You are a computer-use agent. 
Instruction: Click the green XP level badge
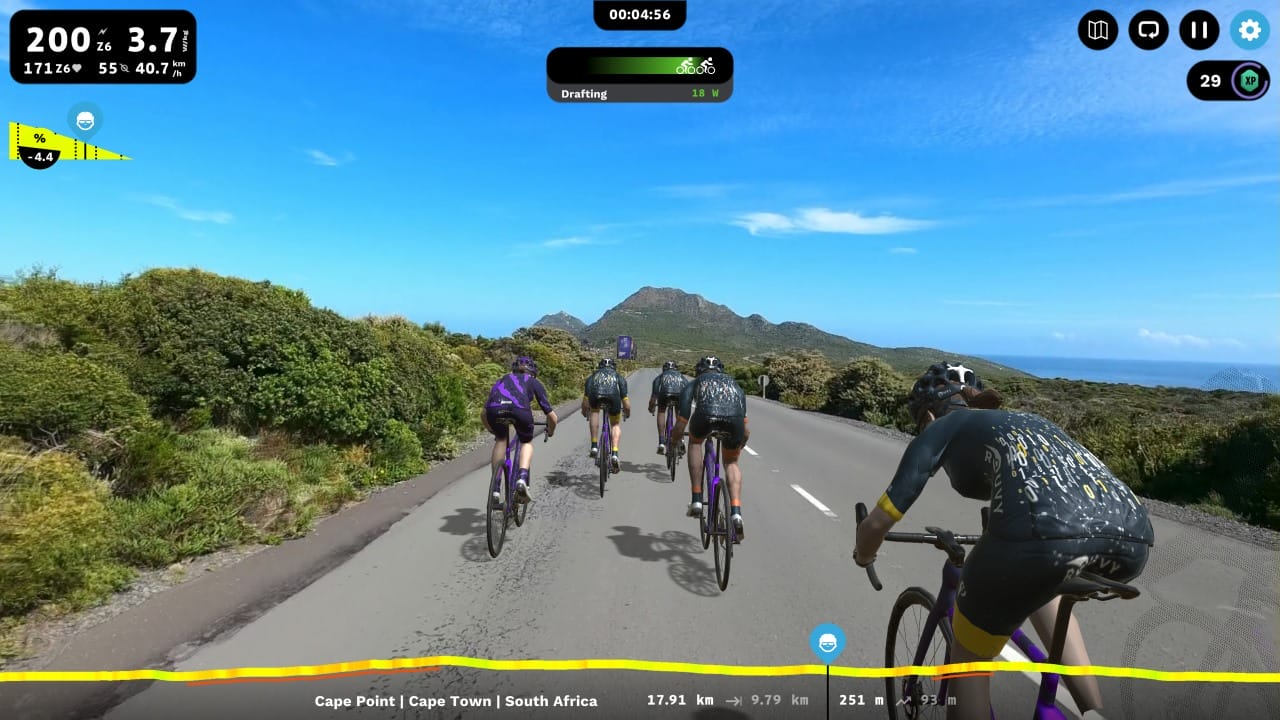click(1248, 81)
